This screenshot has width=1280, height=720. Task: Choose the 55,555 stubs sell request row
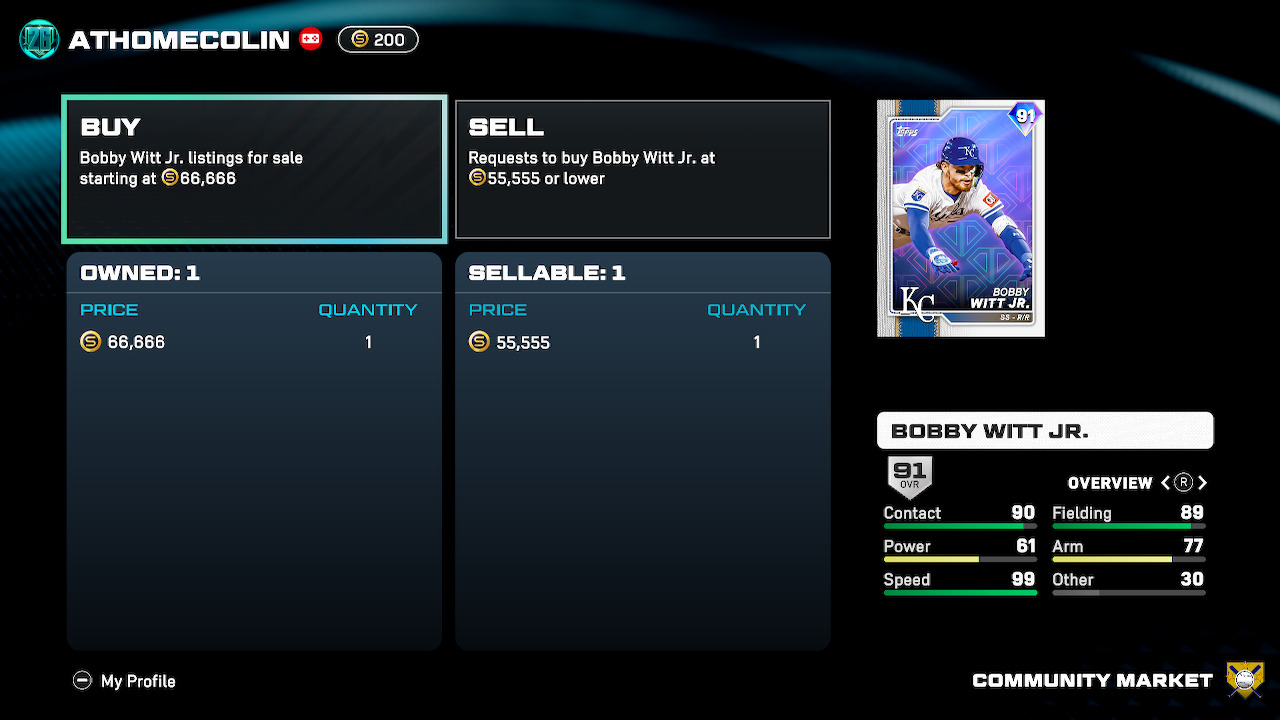642,342
